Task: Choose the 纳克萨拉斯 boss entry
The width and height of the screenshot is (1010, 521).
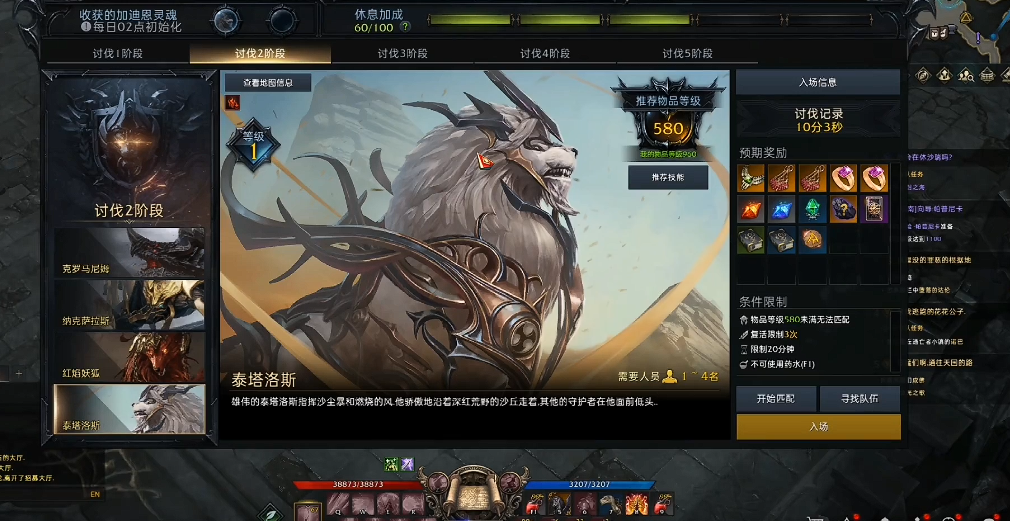Action: [129, 305]
